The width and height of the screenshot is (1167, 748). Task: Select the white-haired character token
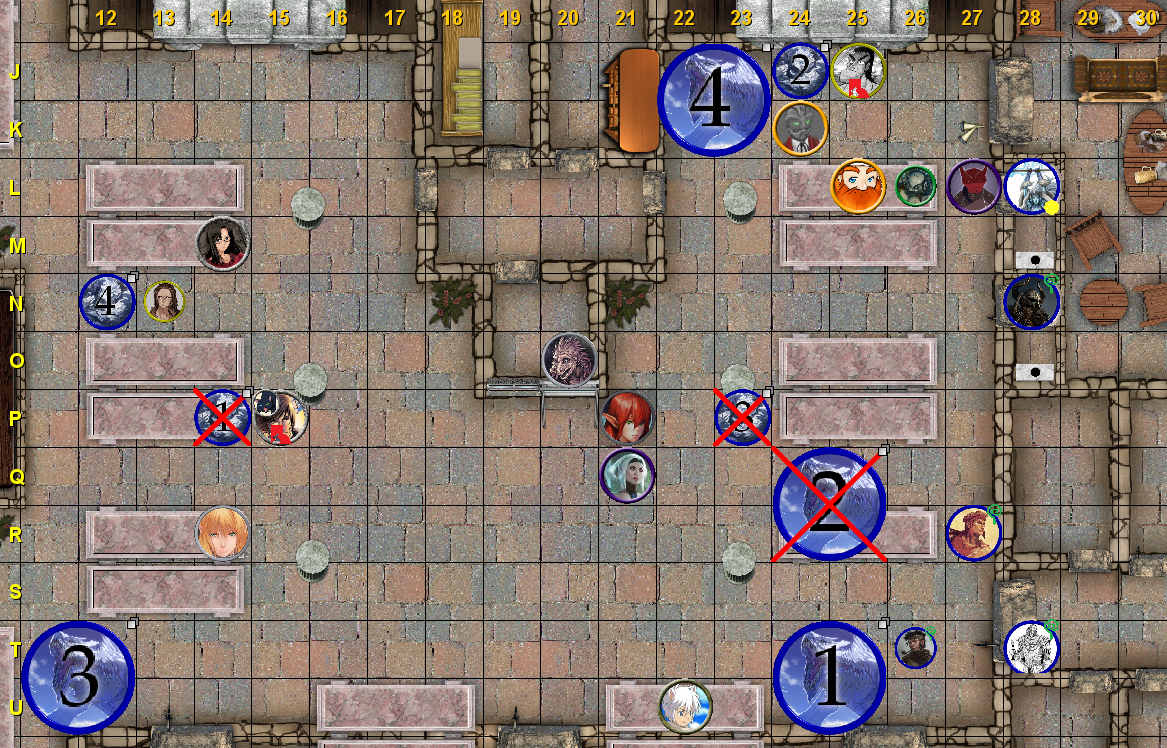click(685, 706)
